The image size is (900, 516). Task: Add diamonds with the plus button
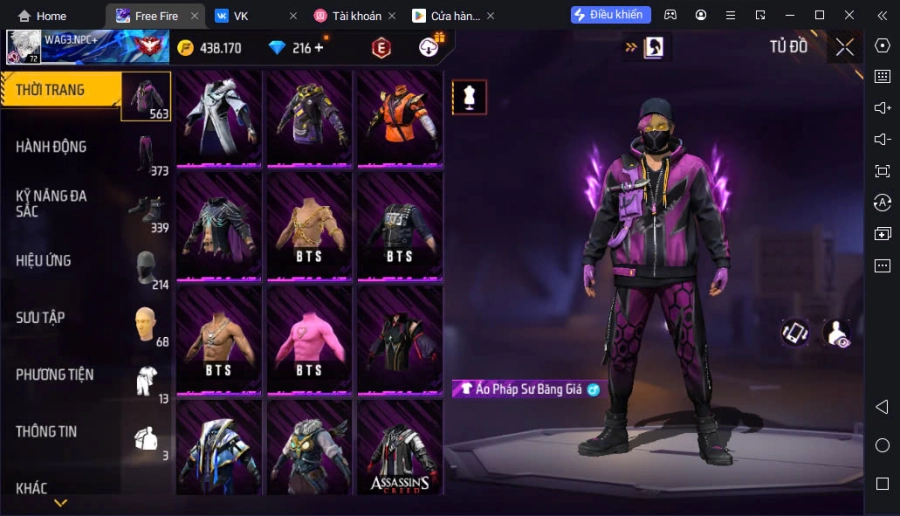(x=319, y=48)
